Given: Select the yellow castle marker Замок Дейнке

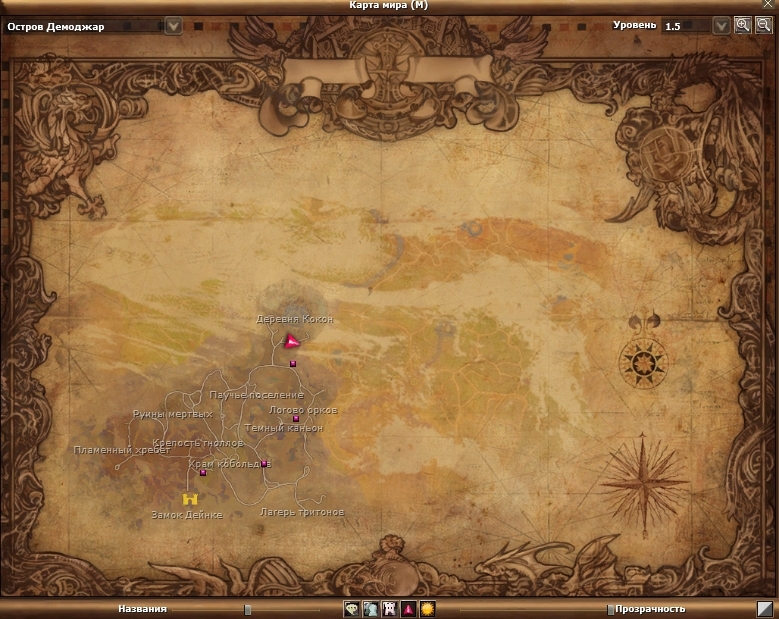Looking at the screenshot, I should click(189, 498).
